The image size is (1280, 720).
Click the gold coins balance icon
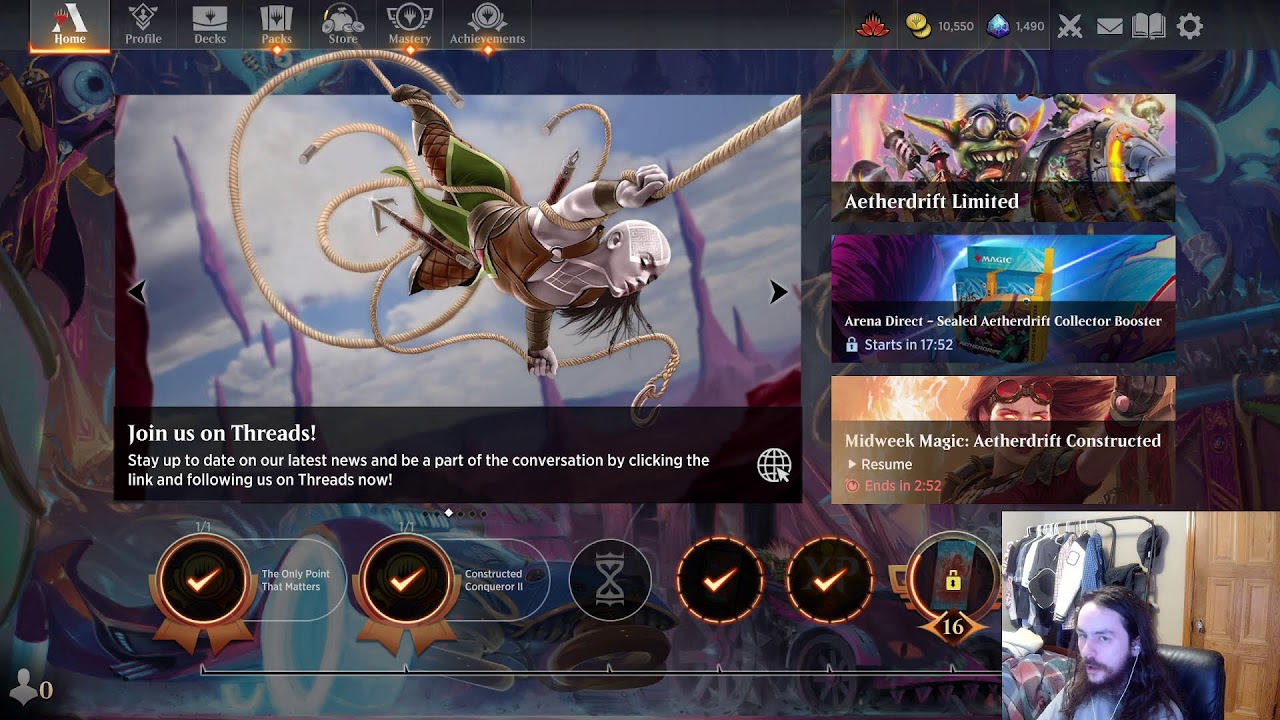pyautogui.click(x=919, y=26)
